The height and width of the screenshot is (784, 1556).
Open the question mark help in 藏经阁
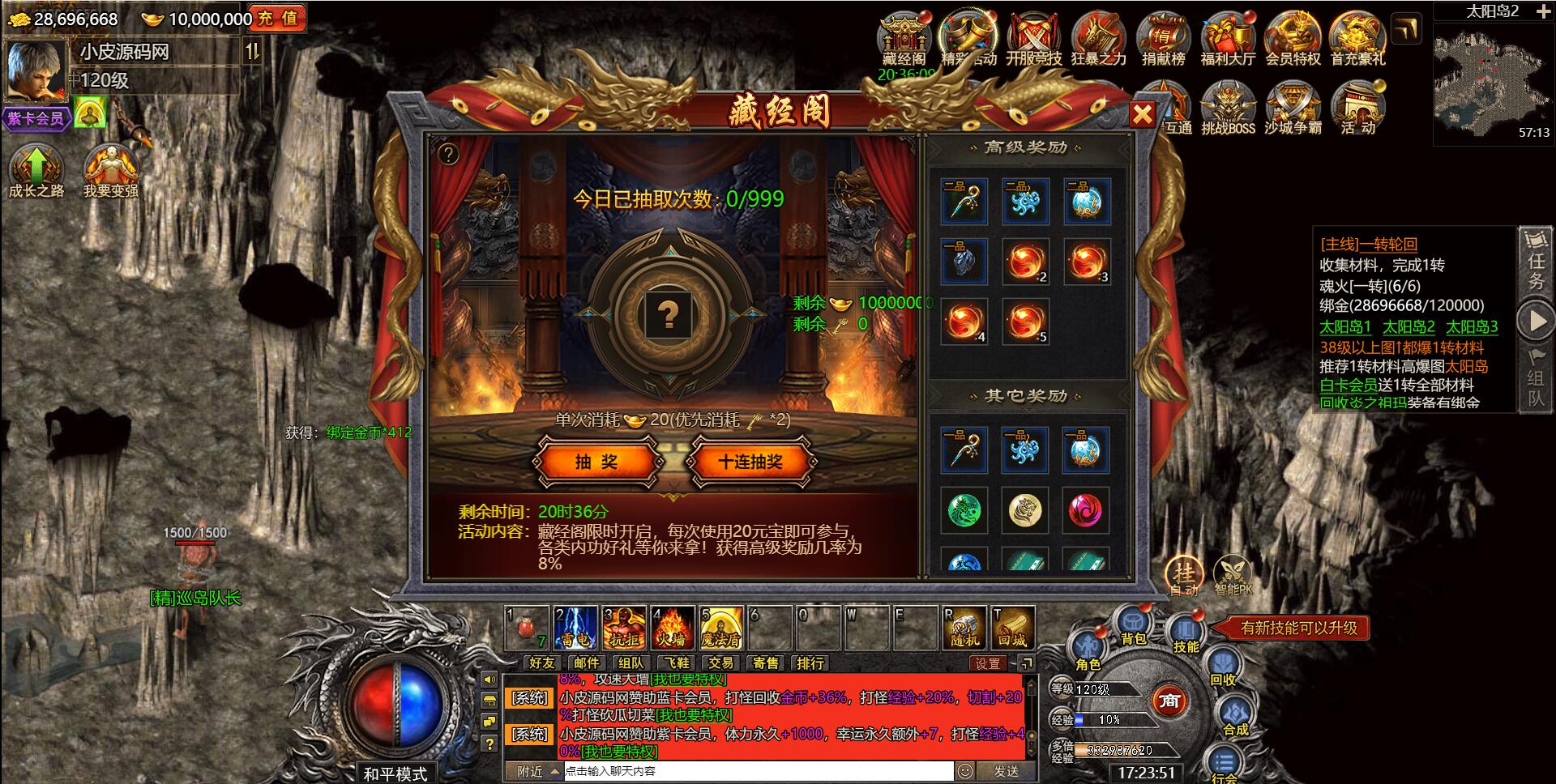(x=448, y=154)
